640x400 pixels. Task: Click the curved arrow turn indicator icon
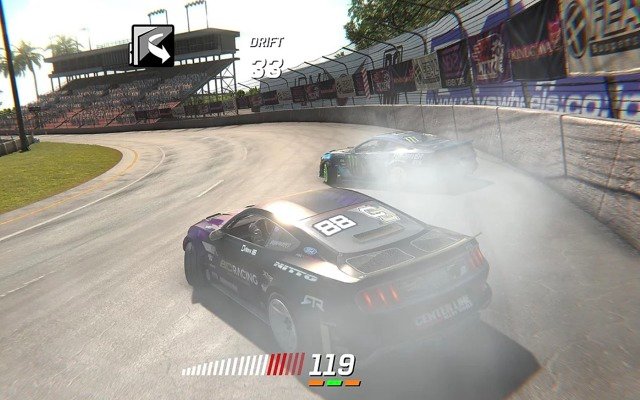click(x=153, y=46)
